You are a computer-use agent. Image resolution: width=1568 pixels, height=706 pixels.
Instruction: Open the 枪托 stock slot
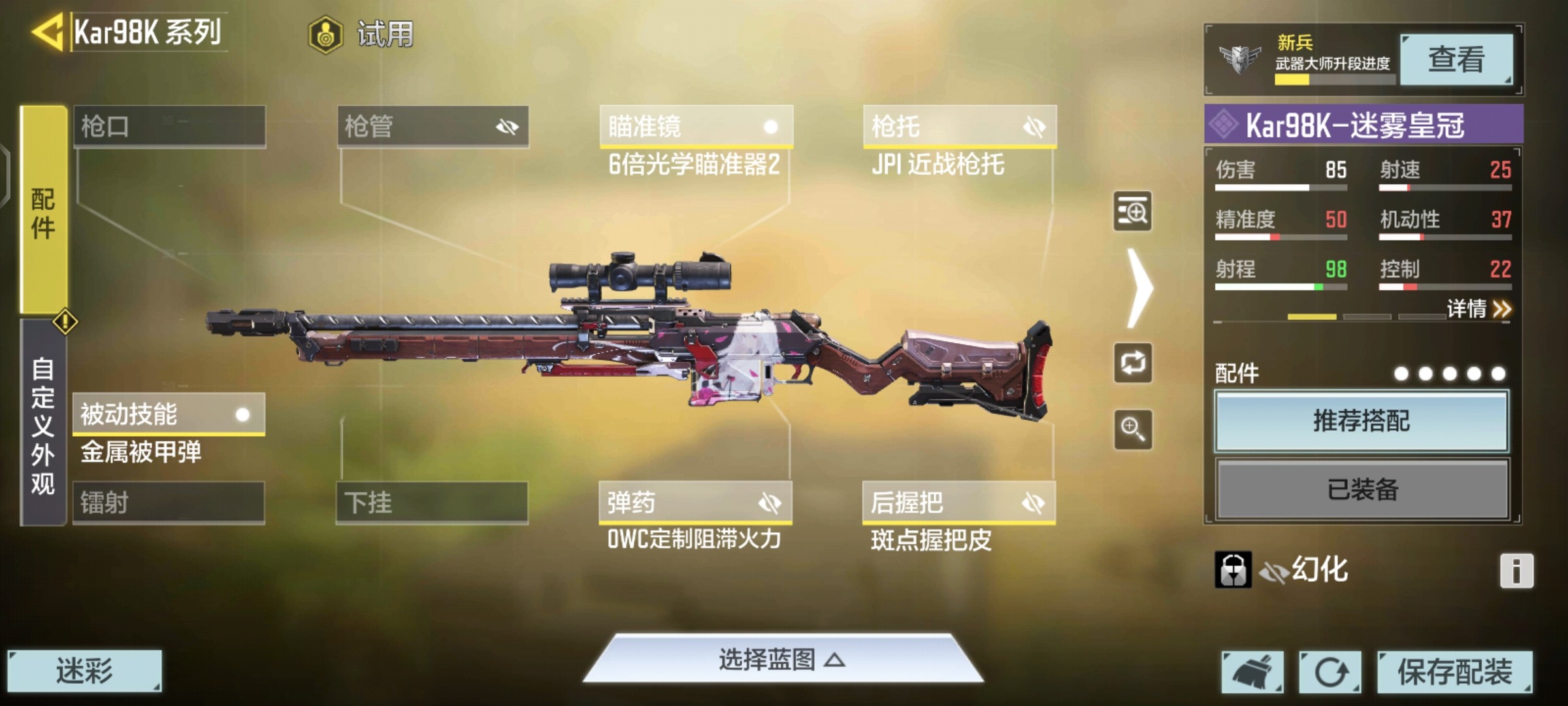[x=959, y=126]
